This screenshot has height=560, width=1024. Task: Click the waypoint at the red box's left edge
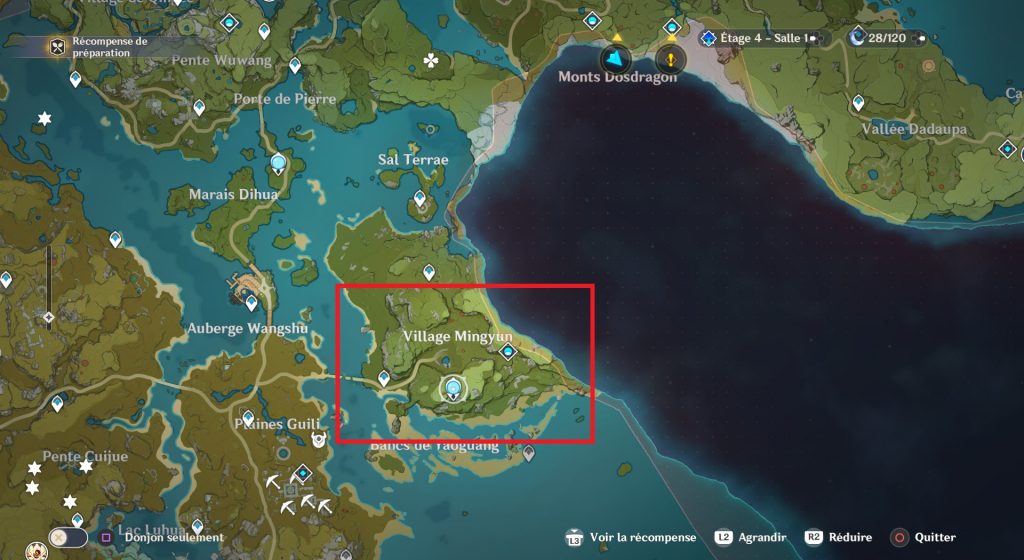[384, 378]
